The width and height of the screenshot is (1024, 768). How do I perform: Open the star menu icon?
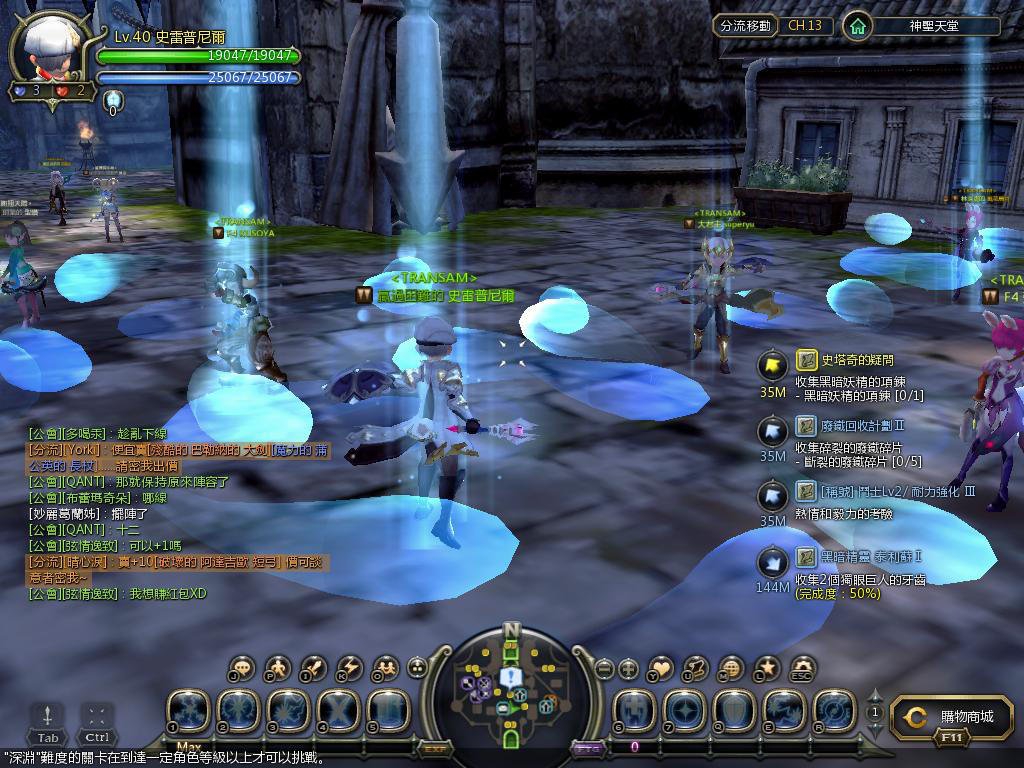click(766, 667)
